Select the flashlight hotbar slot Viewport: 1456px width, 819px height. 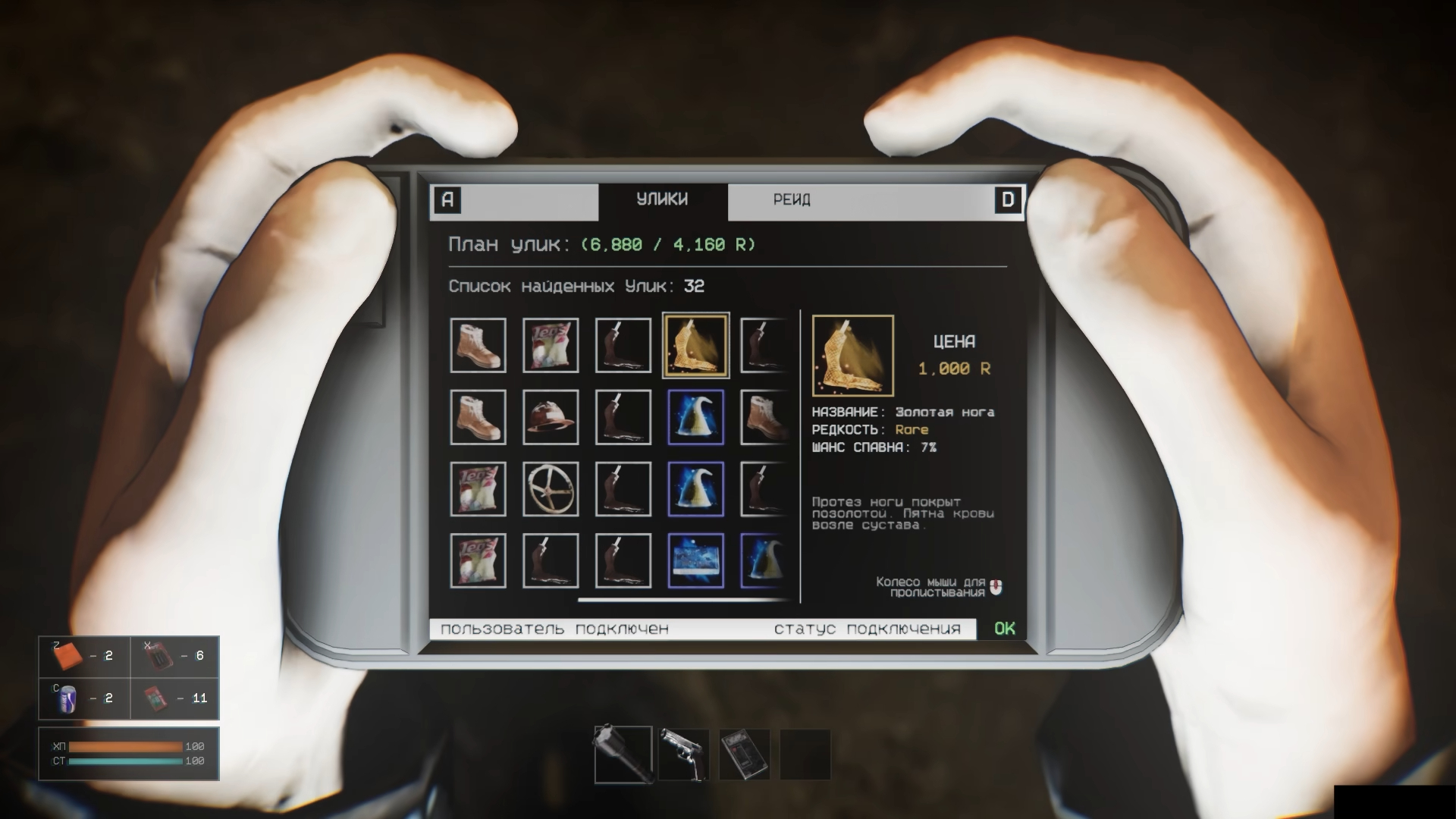click(x=623, y=755)
